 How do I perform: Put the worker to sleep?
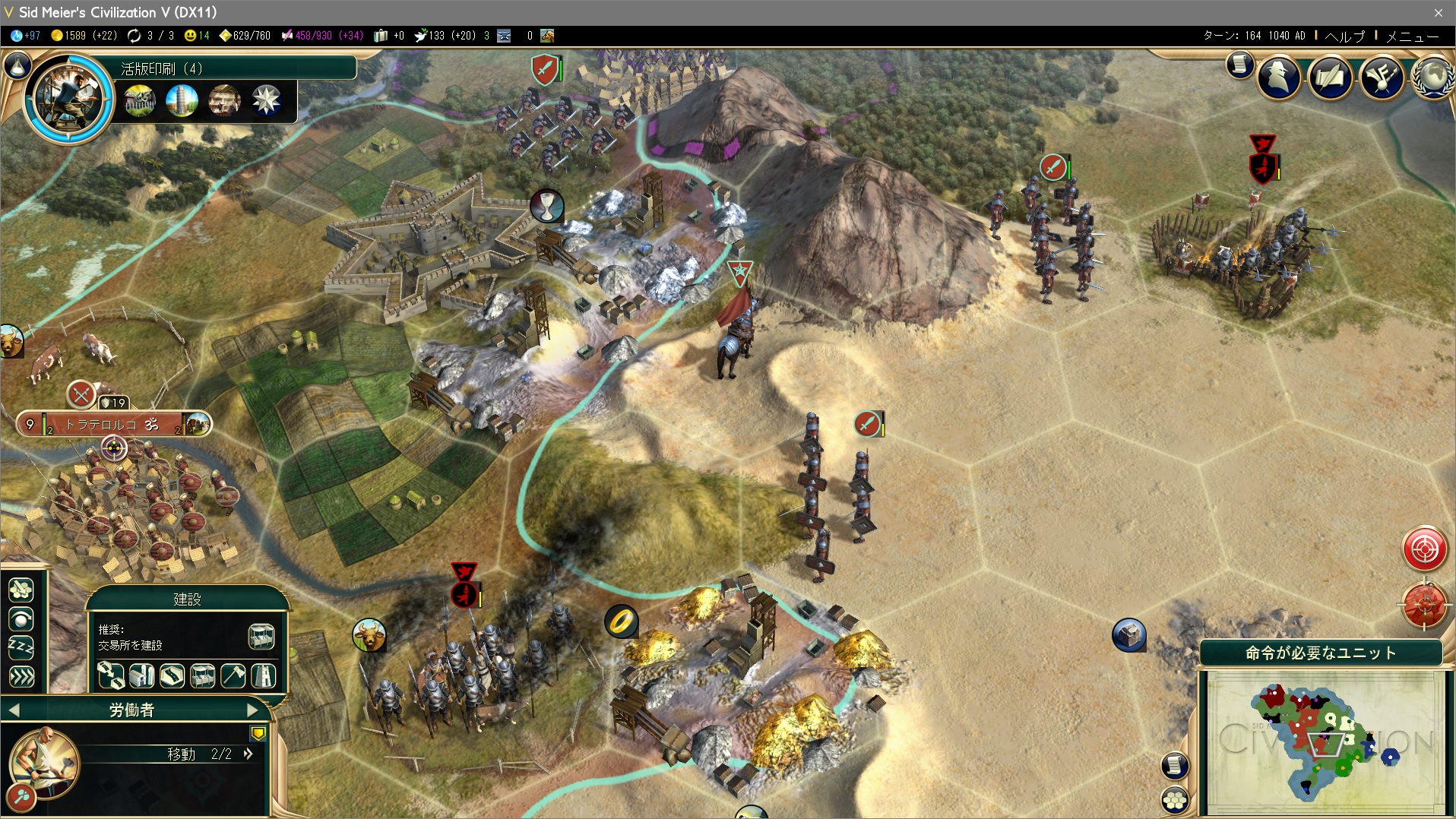point(21,647)
